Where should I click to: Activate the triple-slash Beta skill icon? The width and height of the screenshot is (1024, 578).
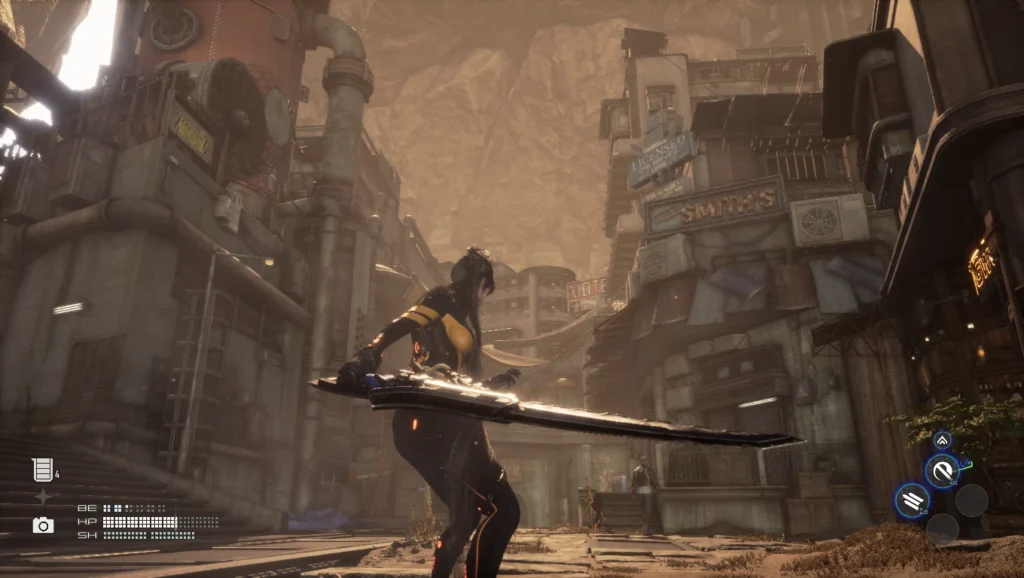pyautogui.click(x=912, y=501)
